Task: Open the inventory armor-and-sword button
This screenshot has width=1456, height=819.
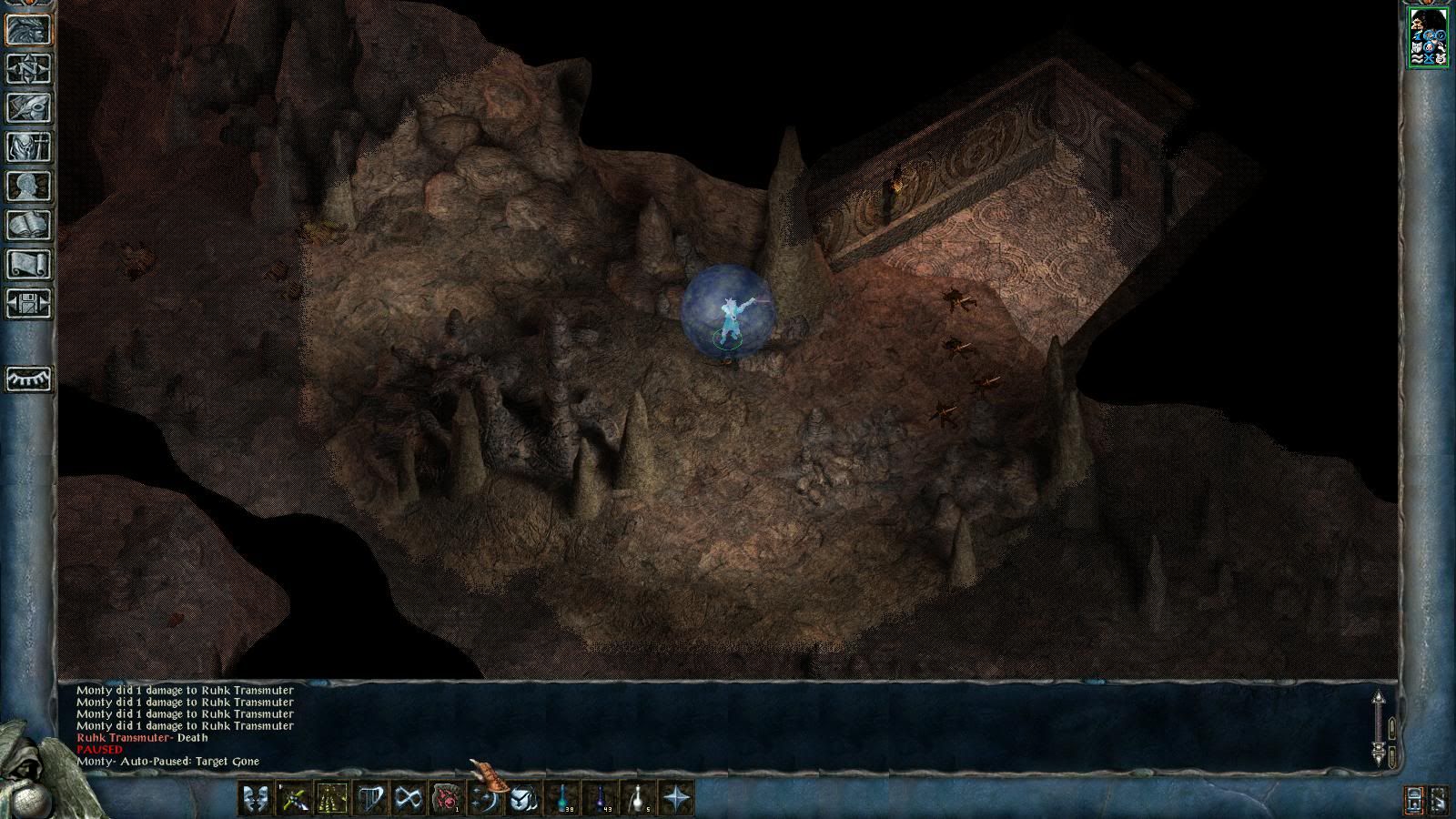Action: point(28,147)
